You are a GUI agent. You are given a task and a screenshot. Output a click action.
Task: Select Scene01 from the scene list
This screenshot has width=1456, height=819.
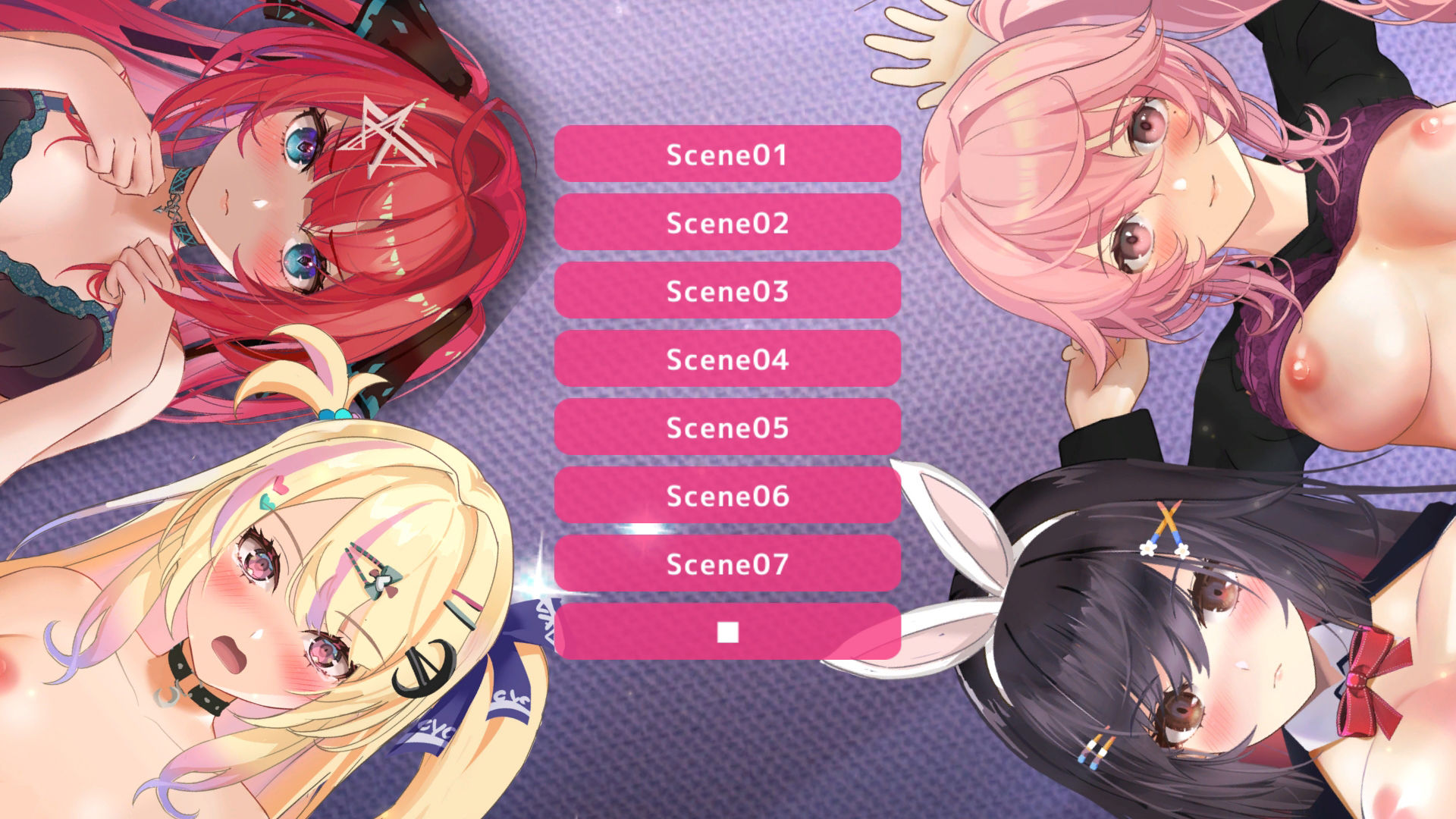(x=727, y=154)
